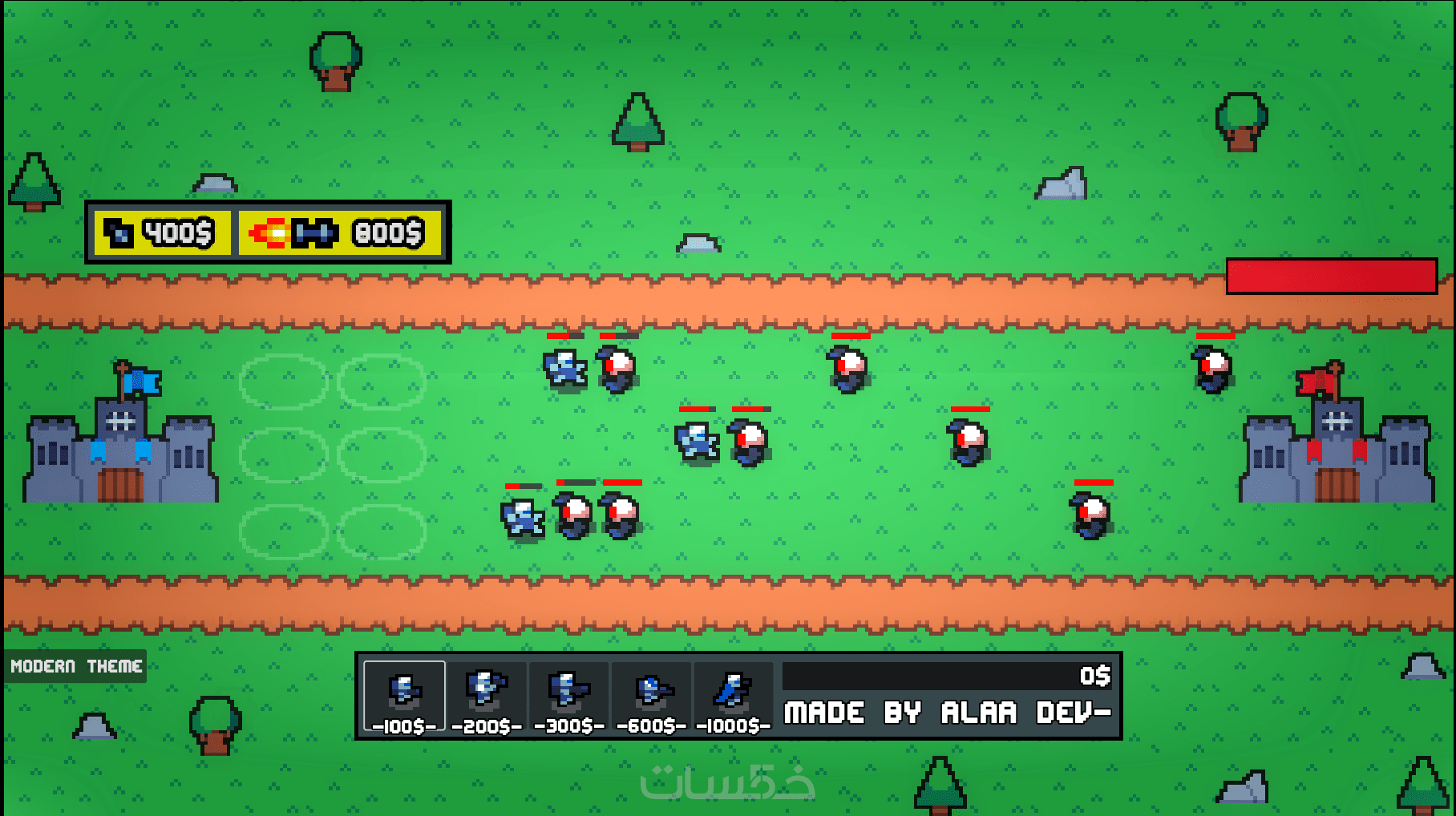The image size is (1456, 816).
Task: Select the 600$ unit slot
Action: 651,696
